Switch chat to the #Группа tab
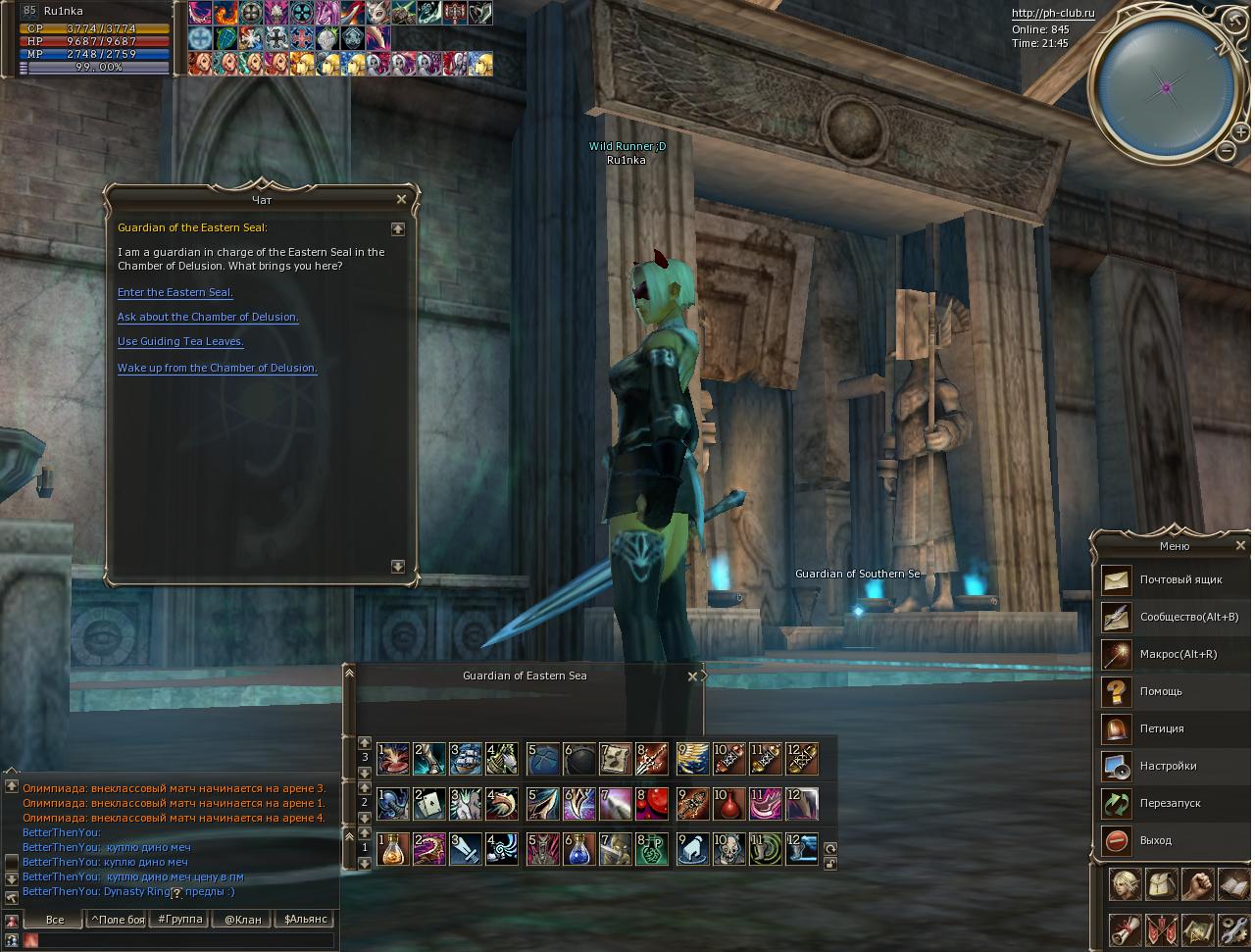Viewport: 1255px width, 952px height. pos(179,920)
